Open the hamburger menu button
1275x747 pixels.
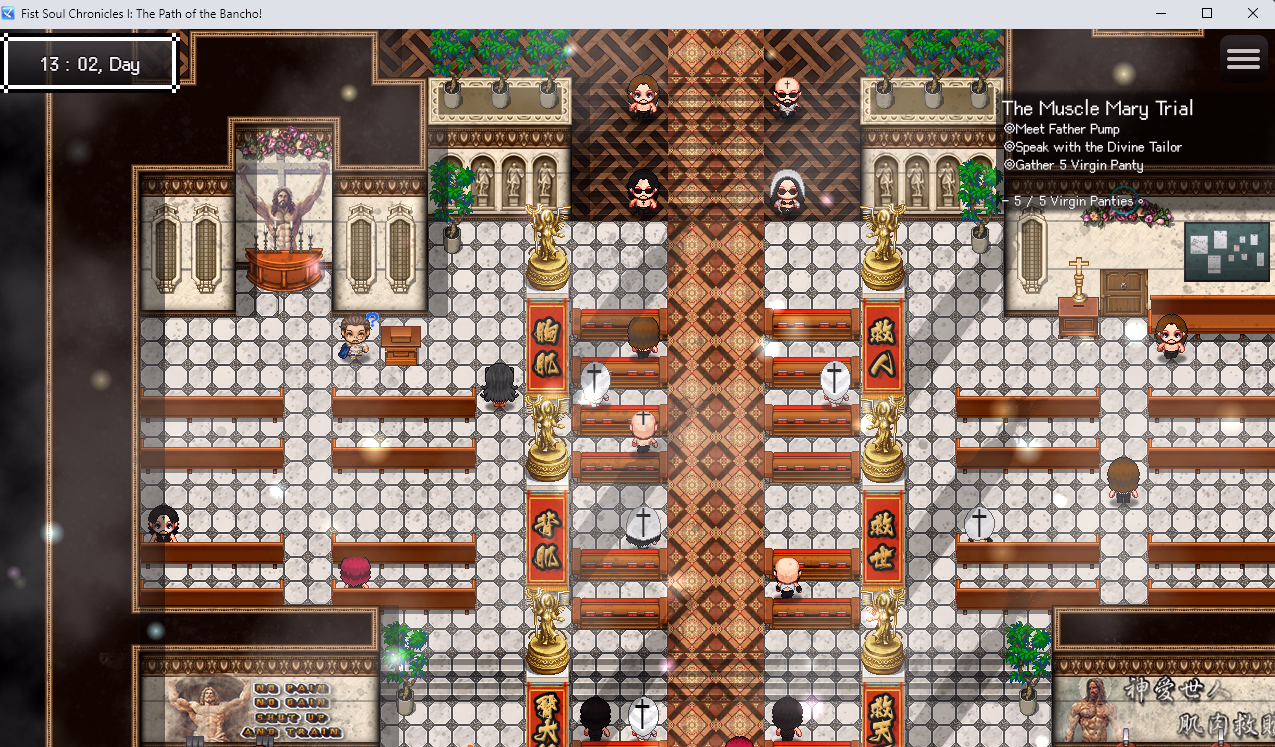coord(1242,59)
